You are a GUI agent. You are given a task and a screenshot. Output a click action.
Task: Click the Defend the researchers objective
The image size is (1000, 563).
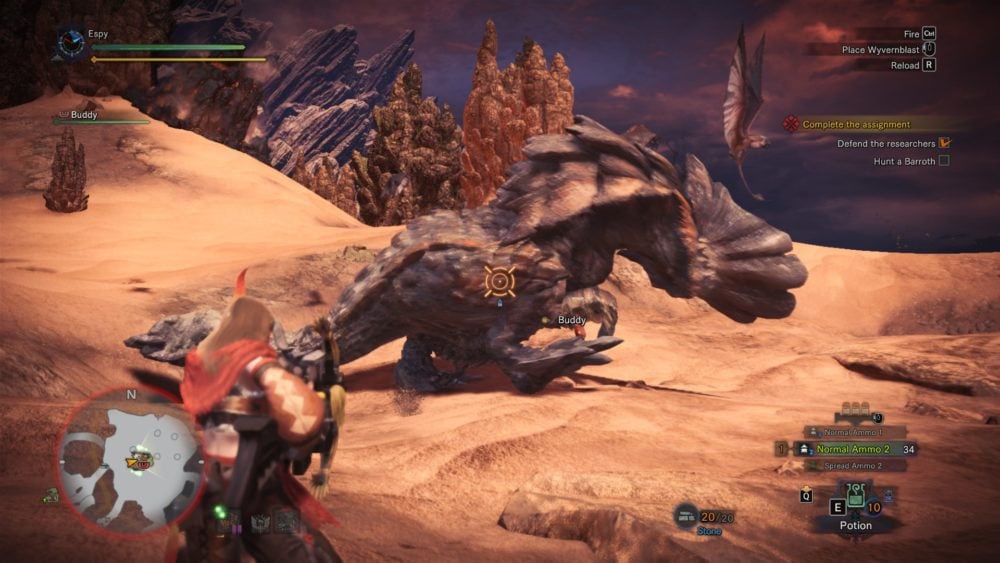(887, 143)
